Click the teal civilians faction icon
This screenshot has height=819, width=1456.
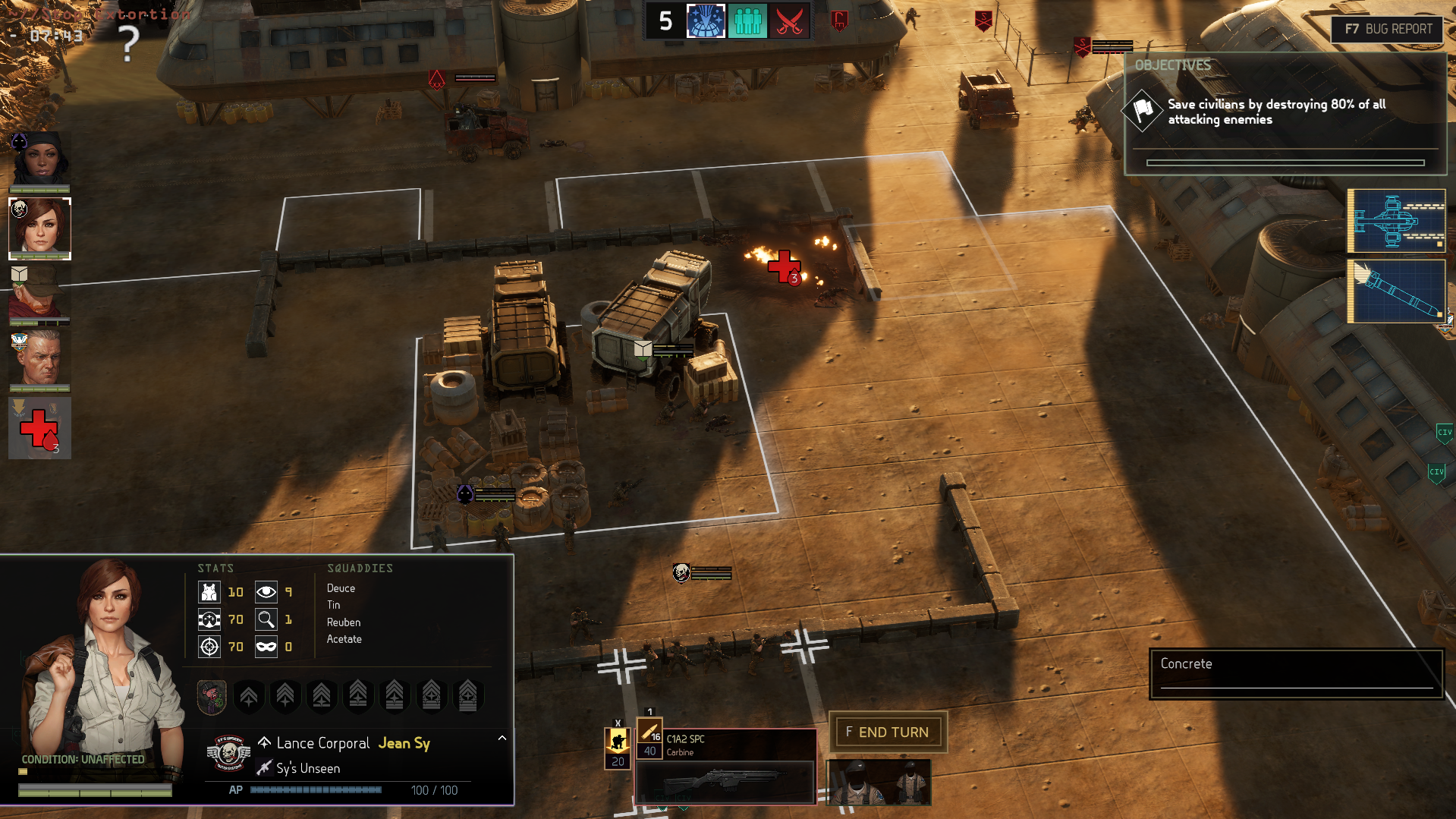[x=747, y=20]
